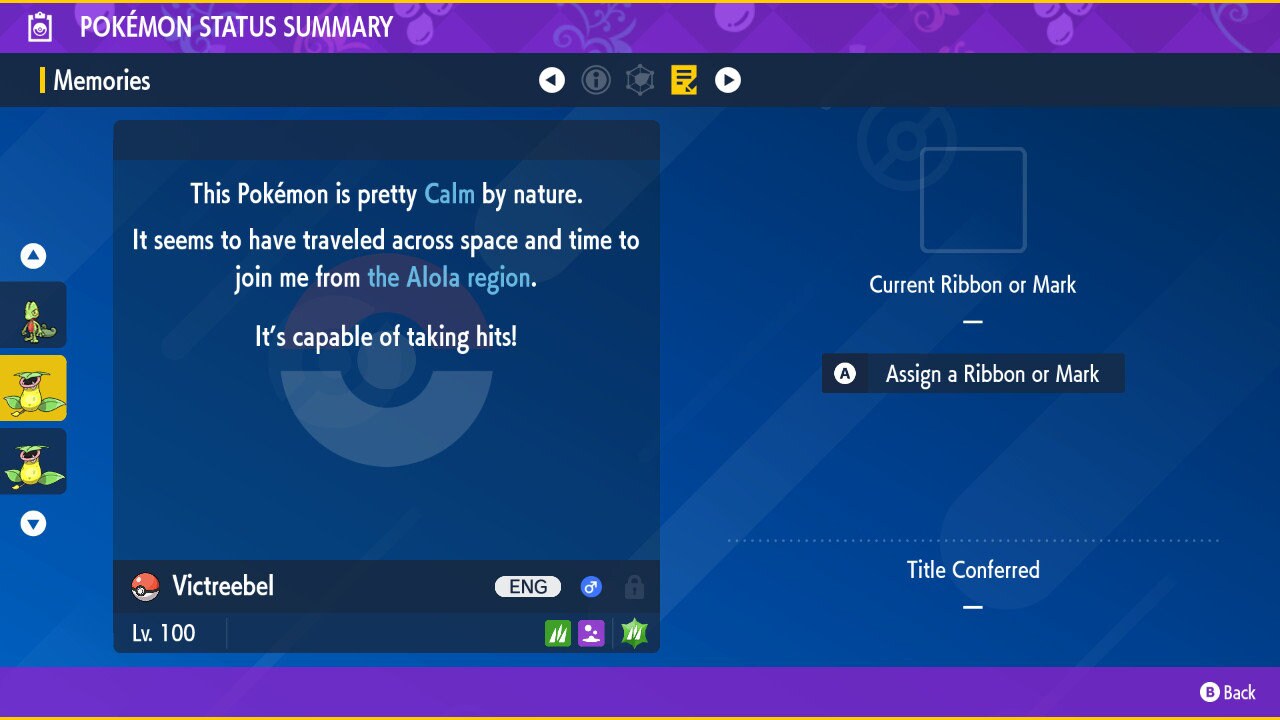
Task: Select the Treecko party thumbnail
Action: coord(33,315)
